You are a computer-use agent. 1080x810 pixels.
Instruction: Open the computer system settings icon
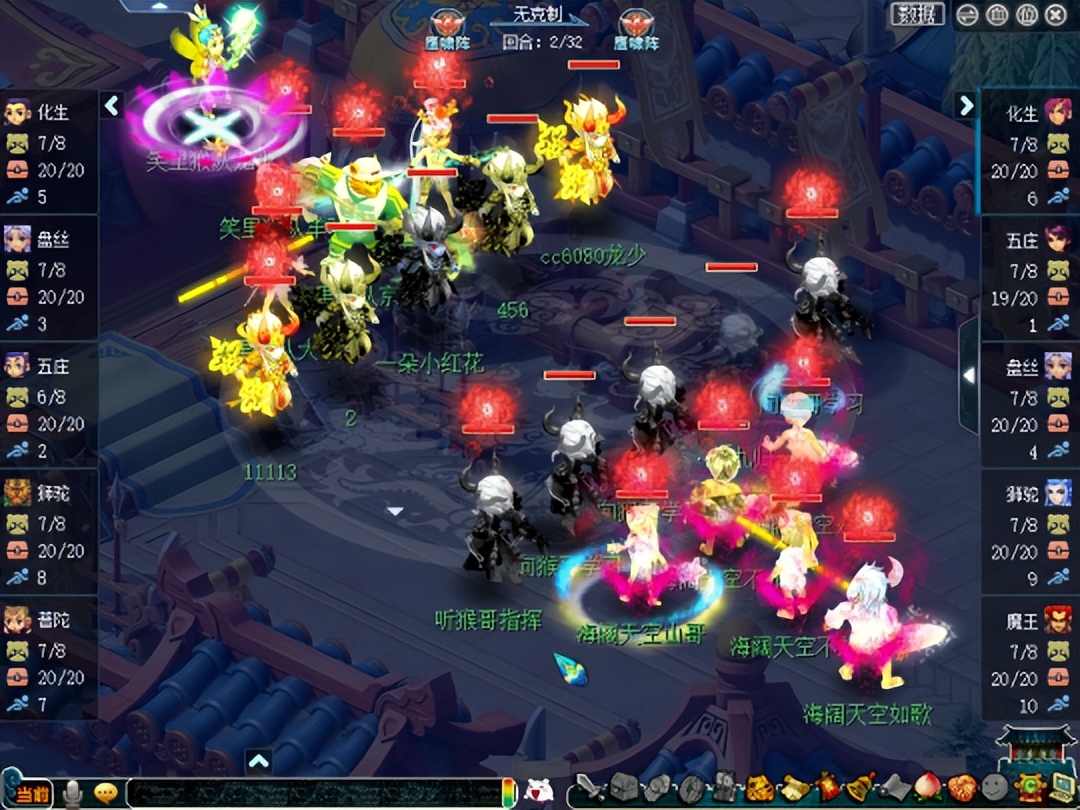1059,789
